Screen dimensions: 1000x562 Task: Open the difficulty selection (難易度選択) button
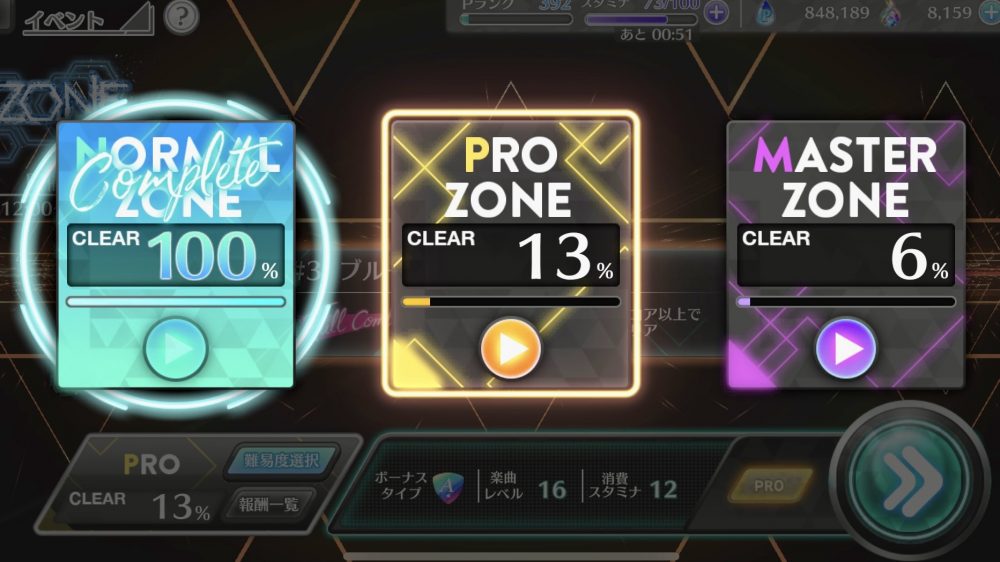281,461
